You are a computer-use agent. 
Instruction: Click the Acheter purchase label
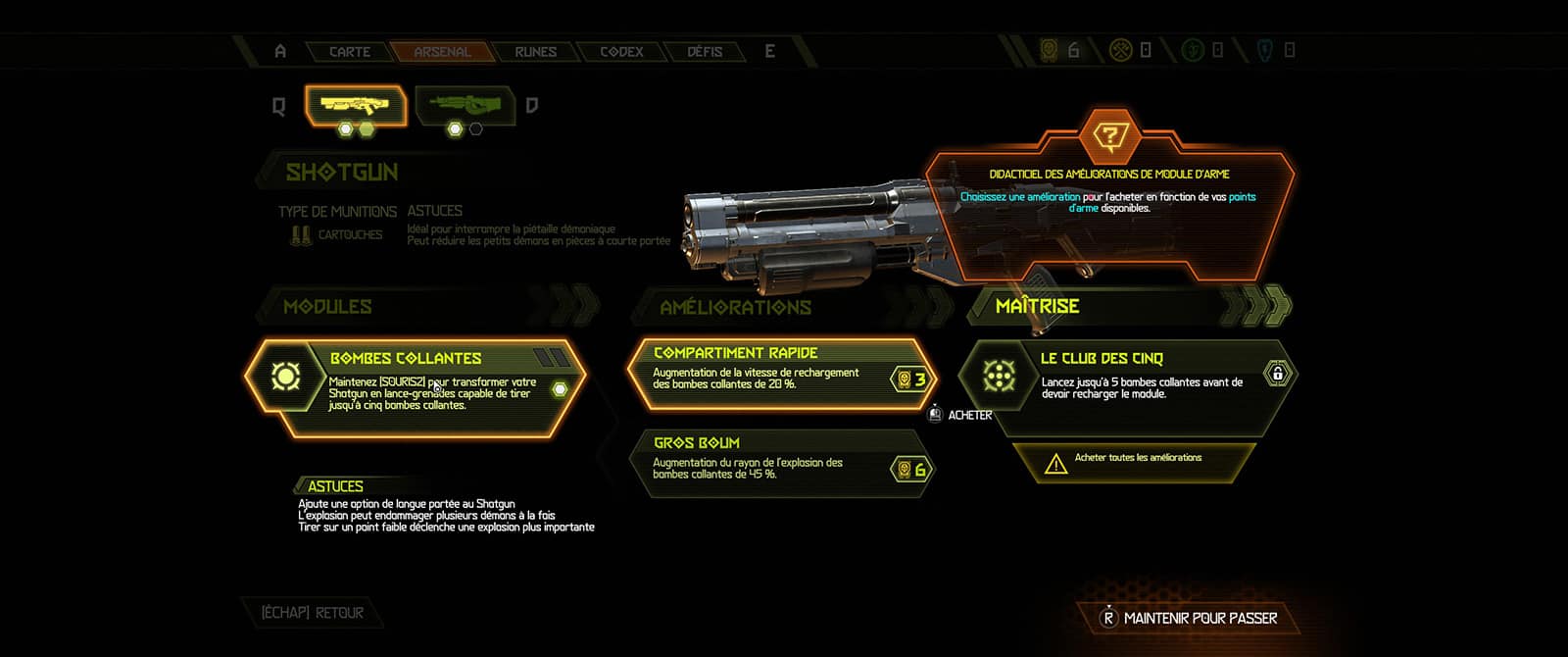(x=969, y=415)
